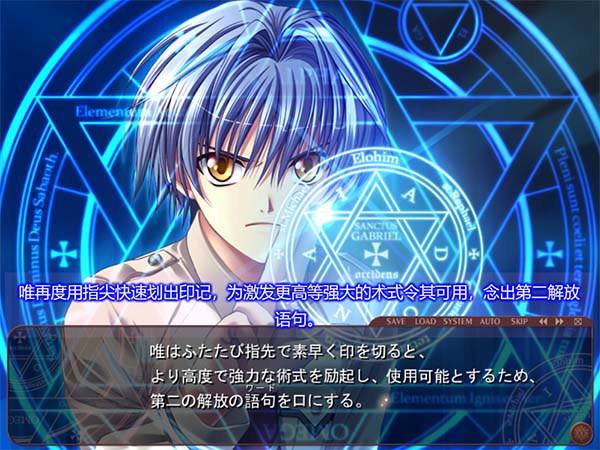Activate SKIP to fast-forward text

click(x=519, y=322)
